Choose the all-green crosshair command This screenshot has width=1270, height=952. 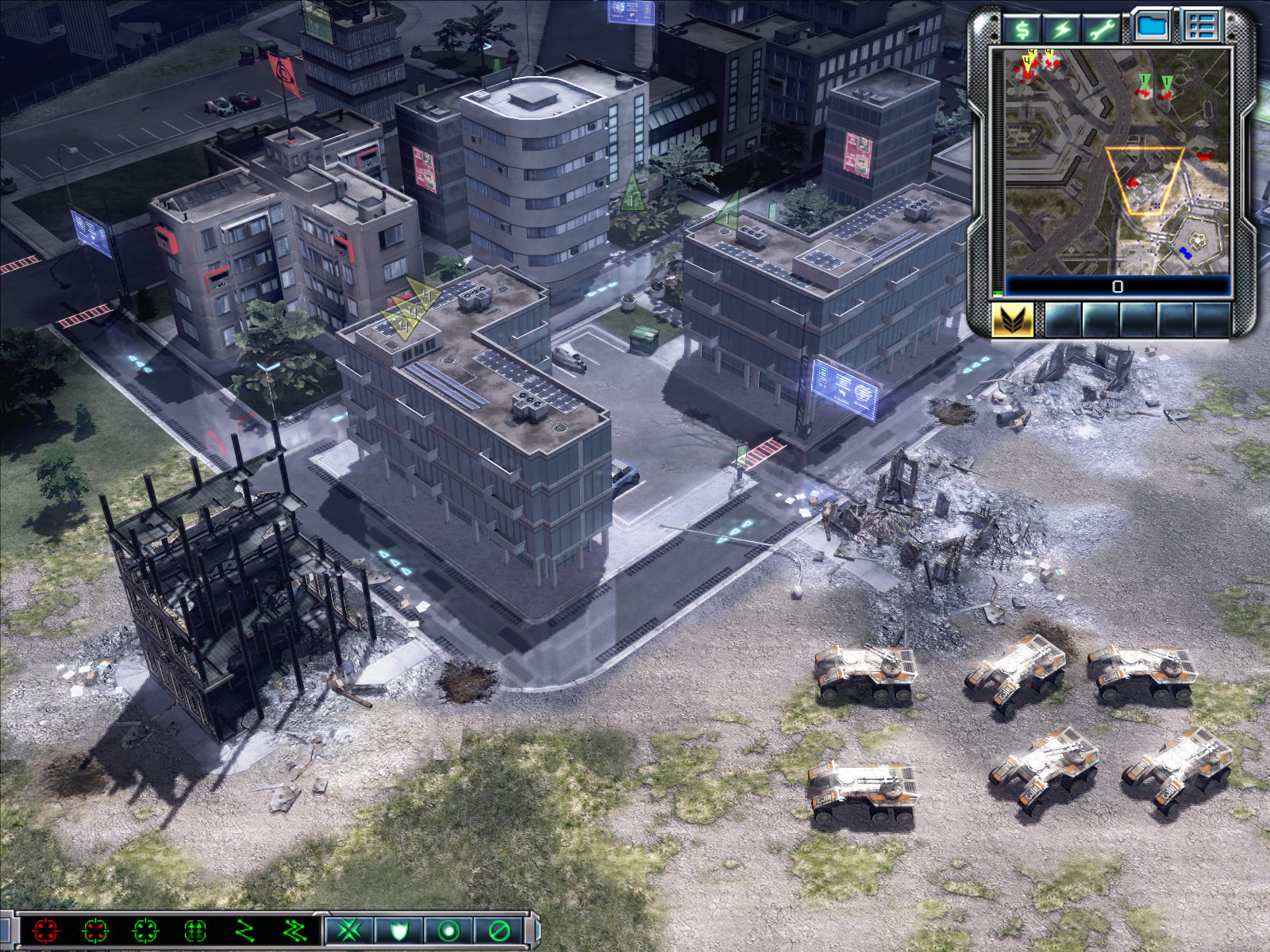145,930
